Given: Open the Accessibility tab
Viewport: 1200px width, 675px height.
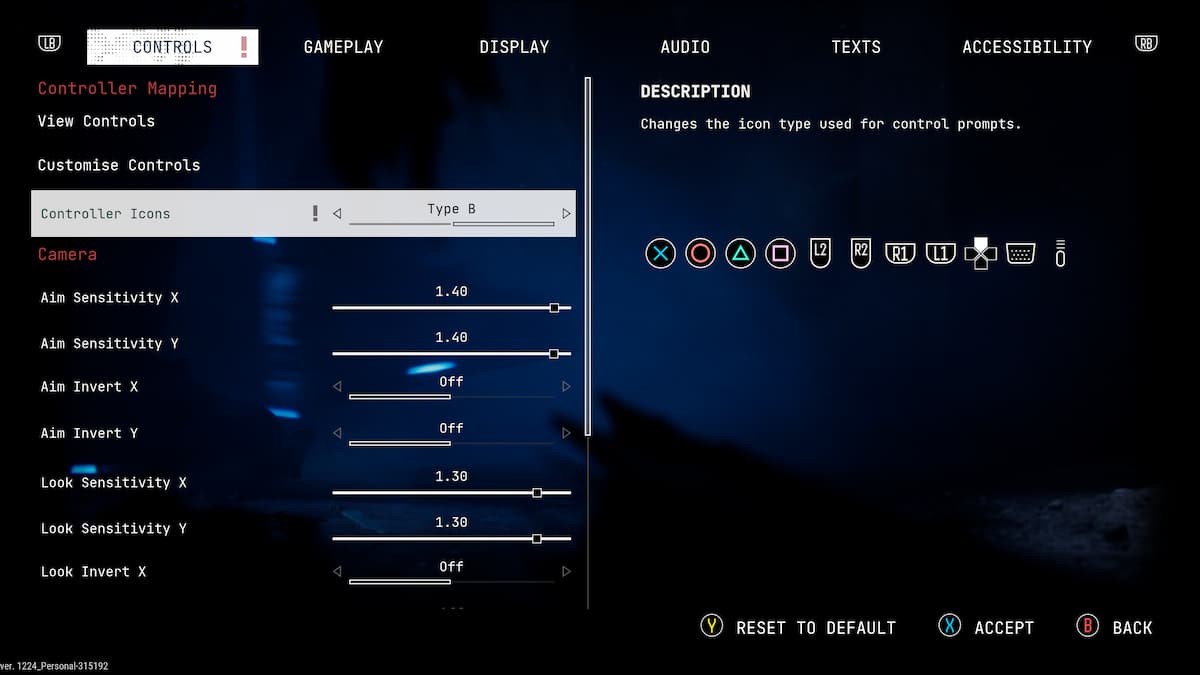Looking at the screenshot, I should coord(1027,47).
